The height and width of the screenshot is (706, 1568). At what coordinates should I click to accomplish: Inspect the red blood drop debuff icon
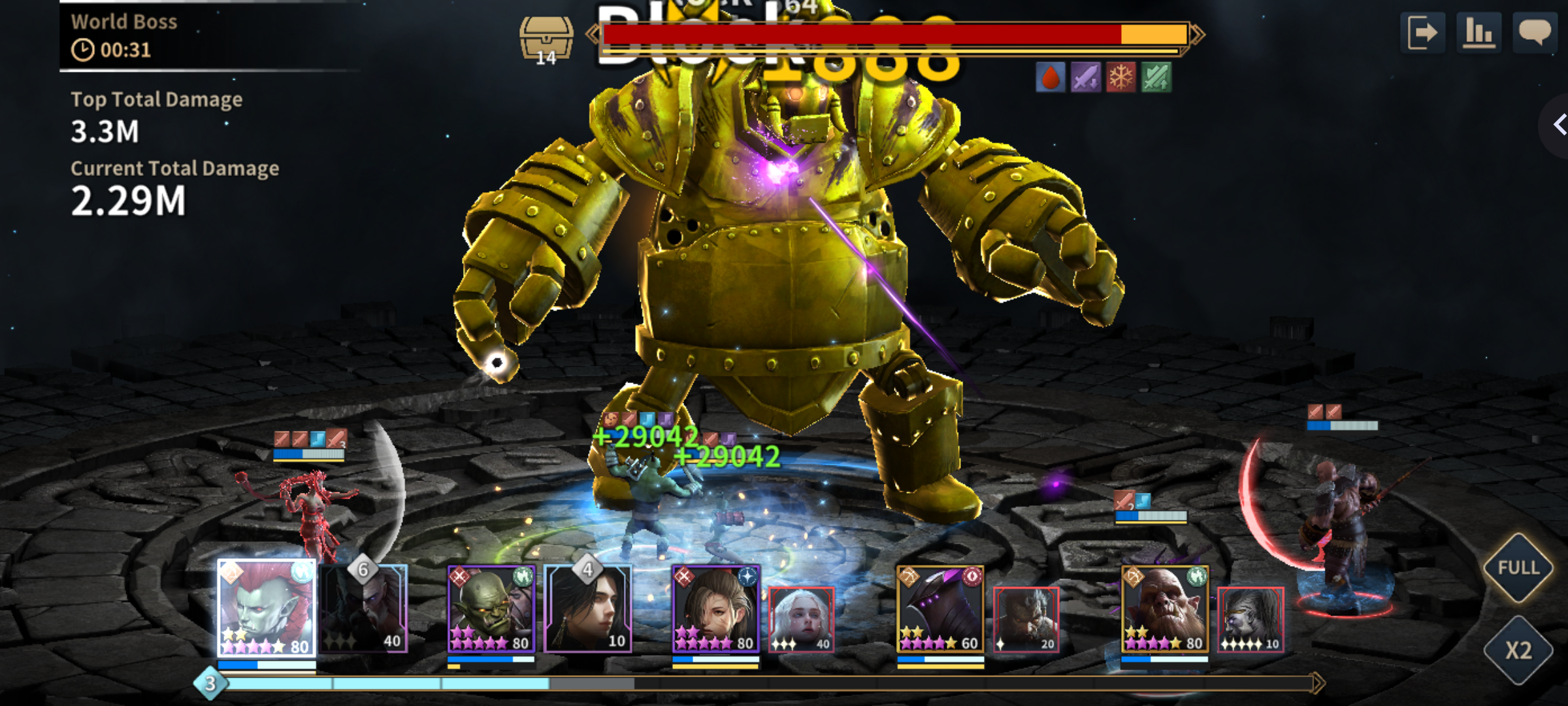click(x=1051, y=78)
